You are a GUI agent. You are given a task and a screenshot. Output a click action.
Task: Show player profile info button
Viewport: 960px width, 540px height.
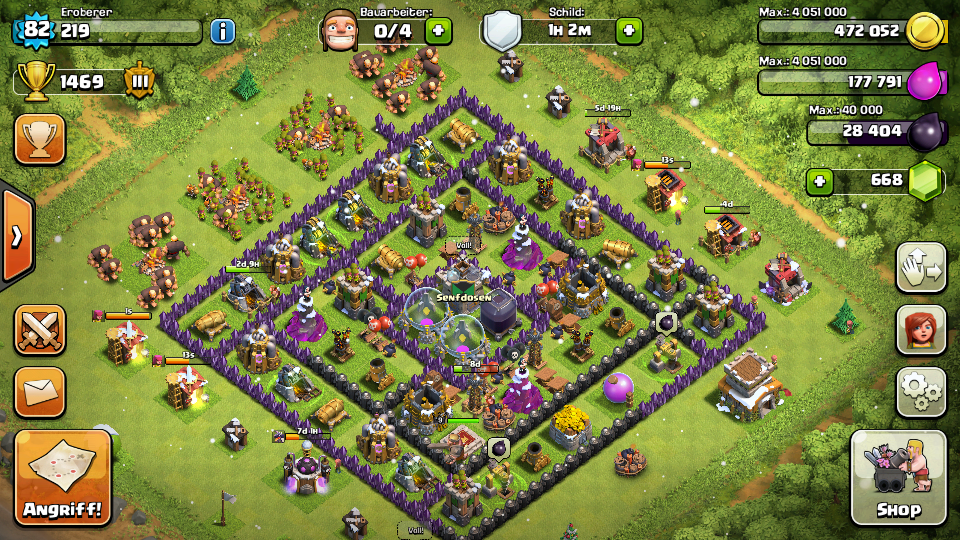click(x=222, y=31)
